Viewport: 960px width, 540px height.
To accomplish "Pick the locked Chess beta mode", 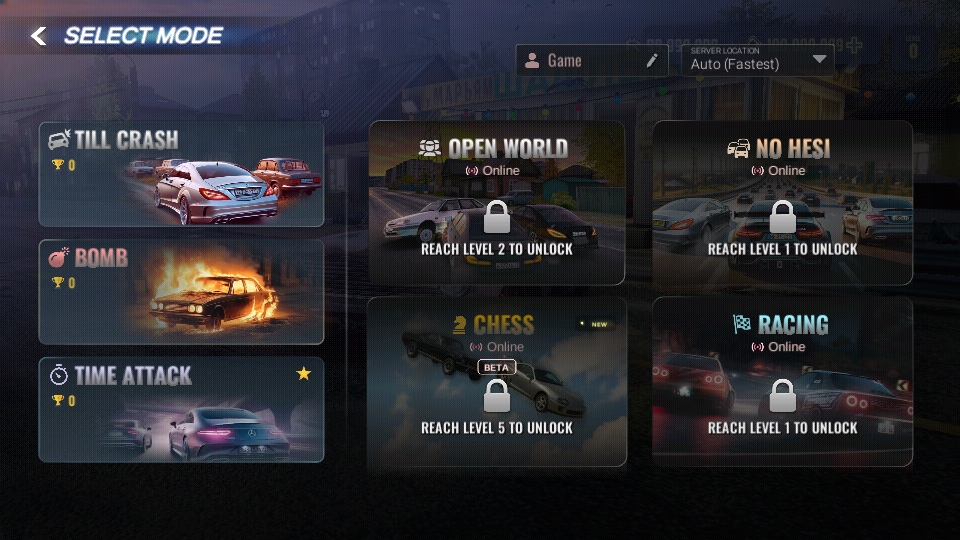I will click(x=497, y=382).
